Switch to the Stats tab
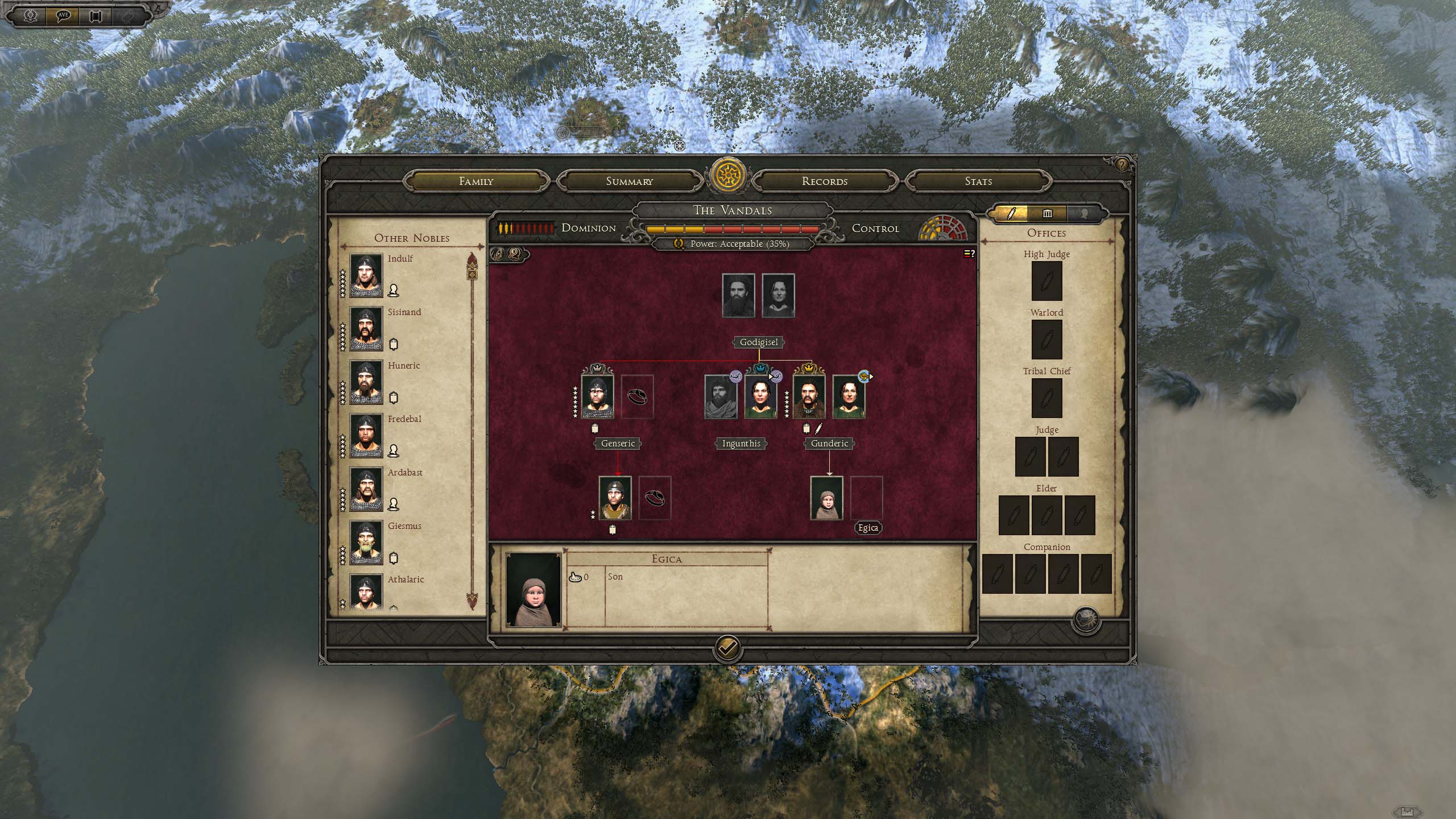 (x=978, y=181)
